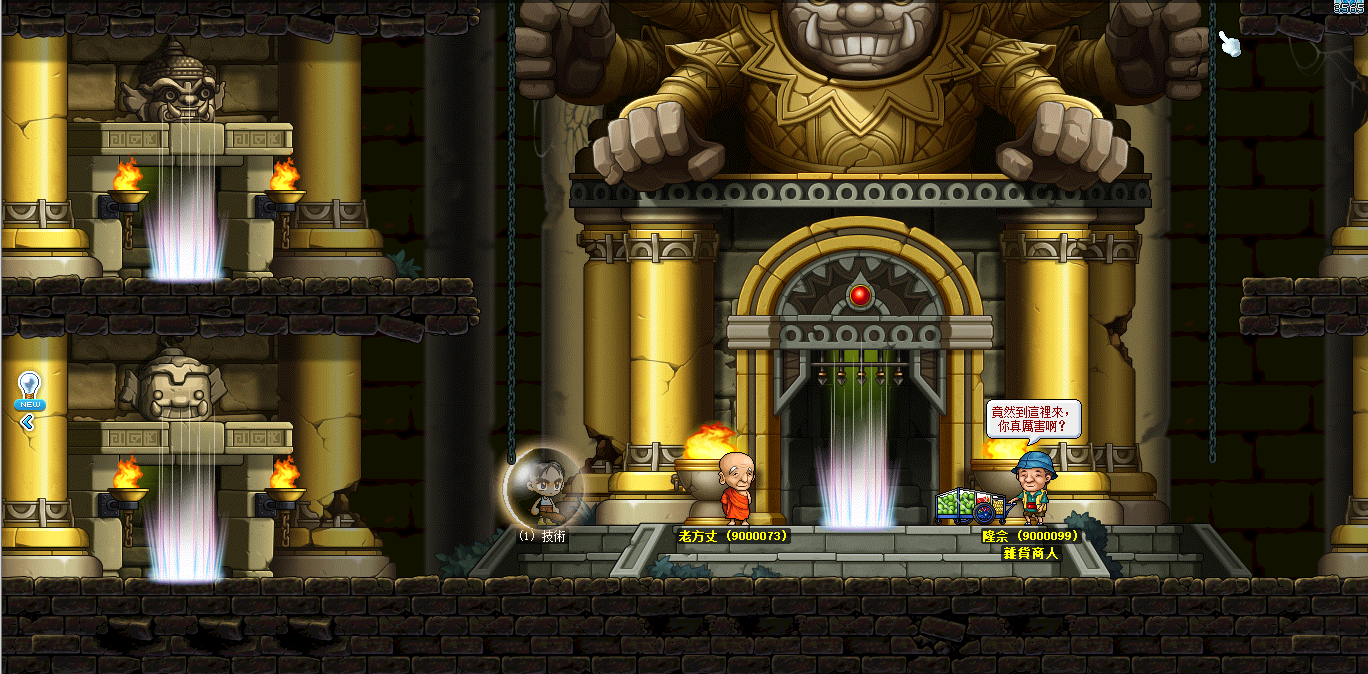Open the lightbulb NEW notification icon
Viewport: 1368px width, 674px height.
[x=29, y=388]
